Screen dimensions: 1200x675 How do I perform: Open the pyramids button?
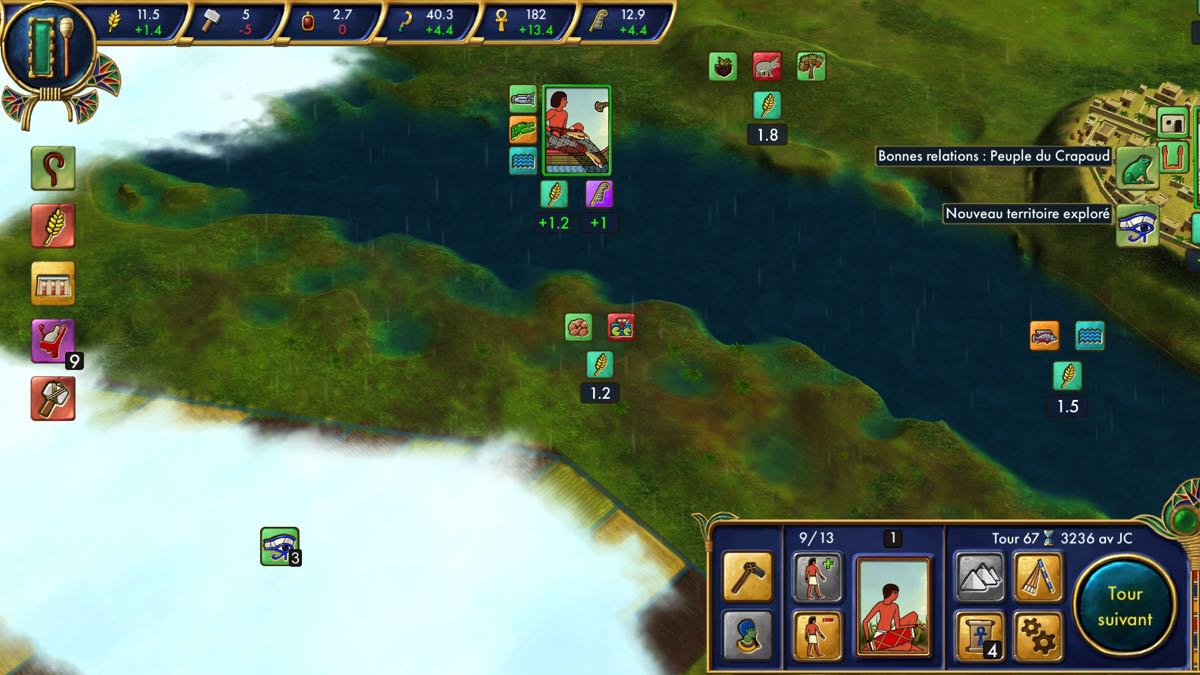[x=980, y=577]
